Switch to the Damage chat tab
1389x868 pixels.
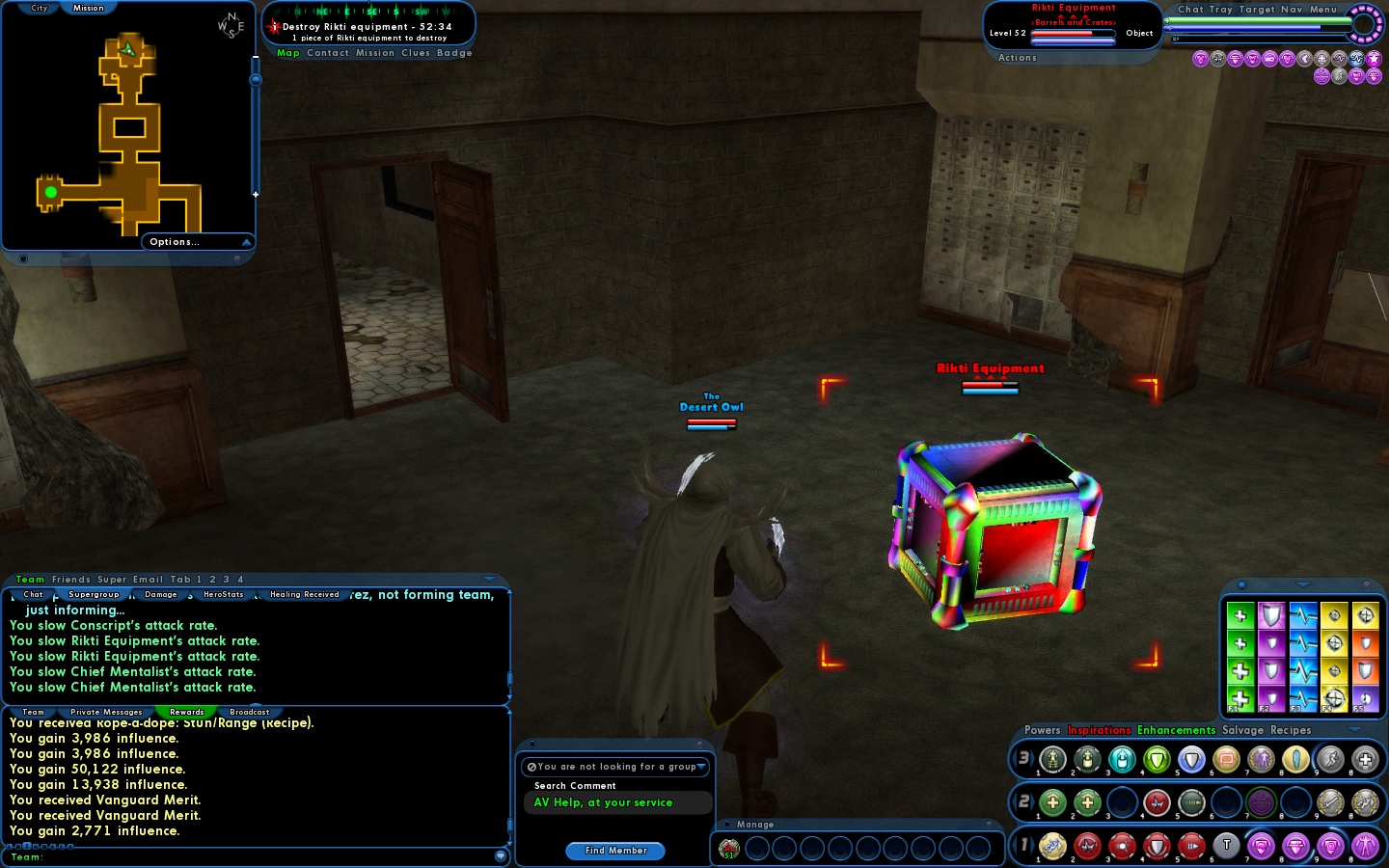point(161,594)
